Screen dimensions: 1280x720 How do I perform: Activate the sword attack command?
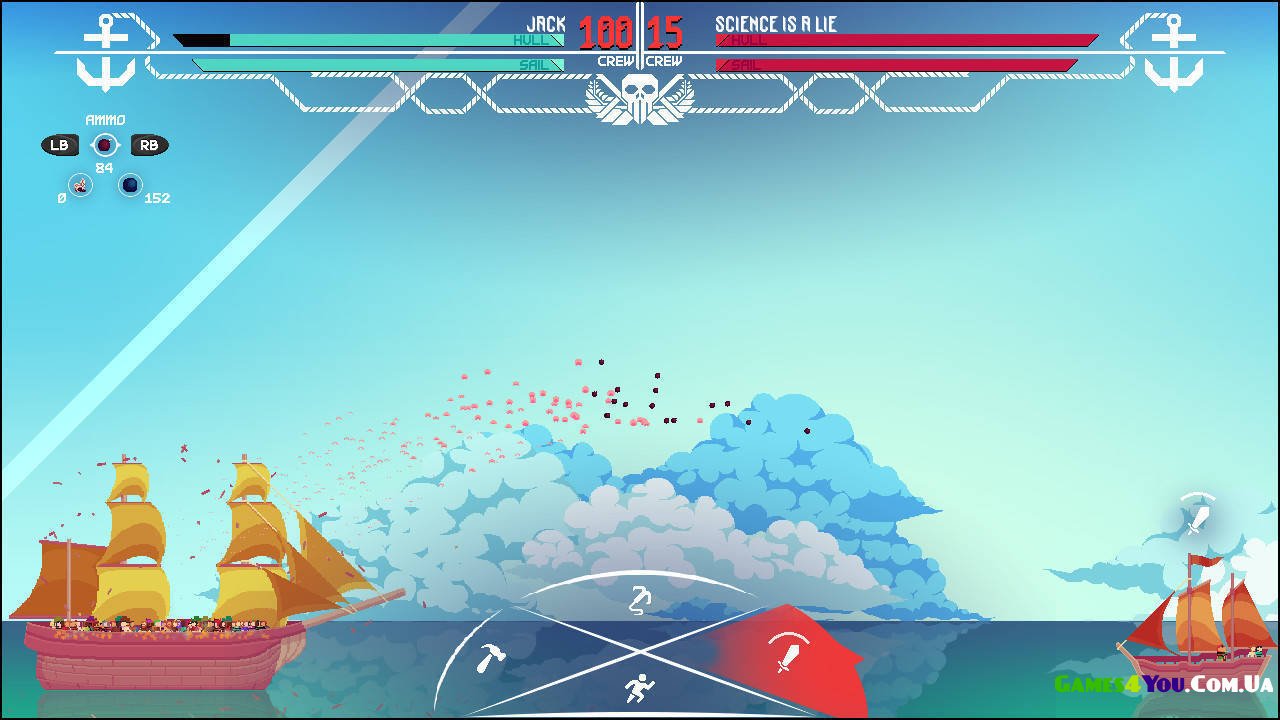pyautogui.click(x=785, y=651)
